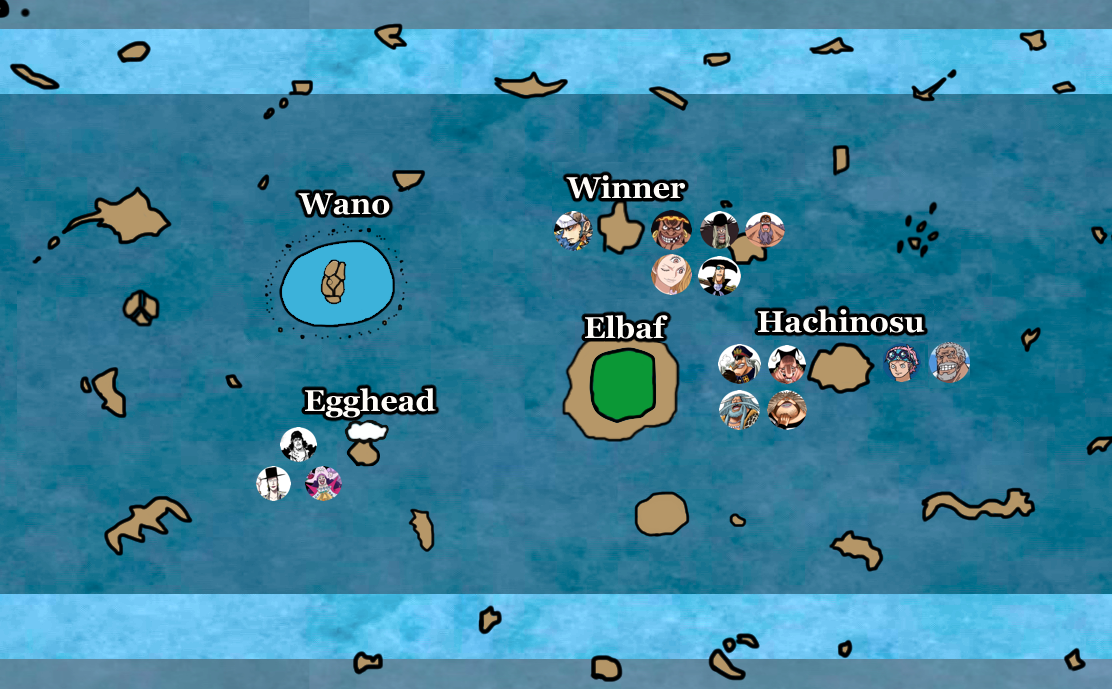This screenshot has width=1112, height=689.
Task: Select the cigar-smoking Shiryu portrait marker
Action: (x=739, y=364)
